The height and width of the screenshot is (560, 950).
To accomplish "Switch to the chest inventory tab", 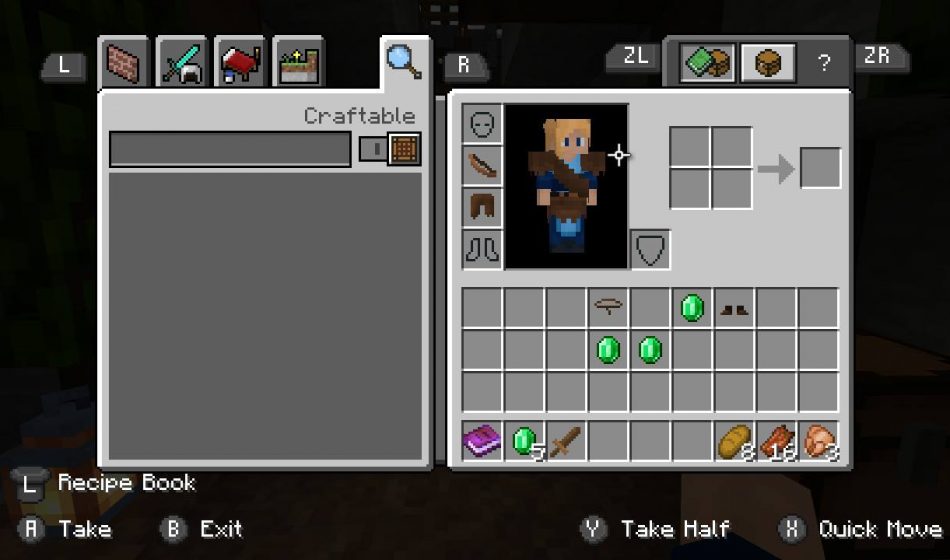I will (767, 63).
